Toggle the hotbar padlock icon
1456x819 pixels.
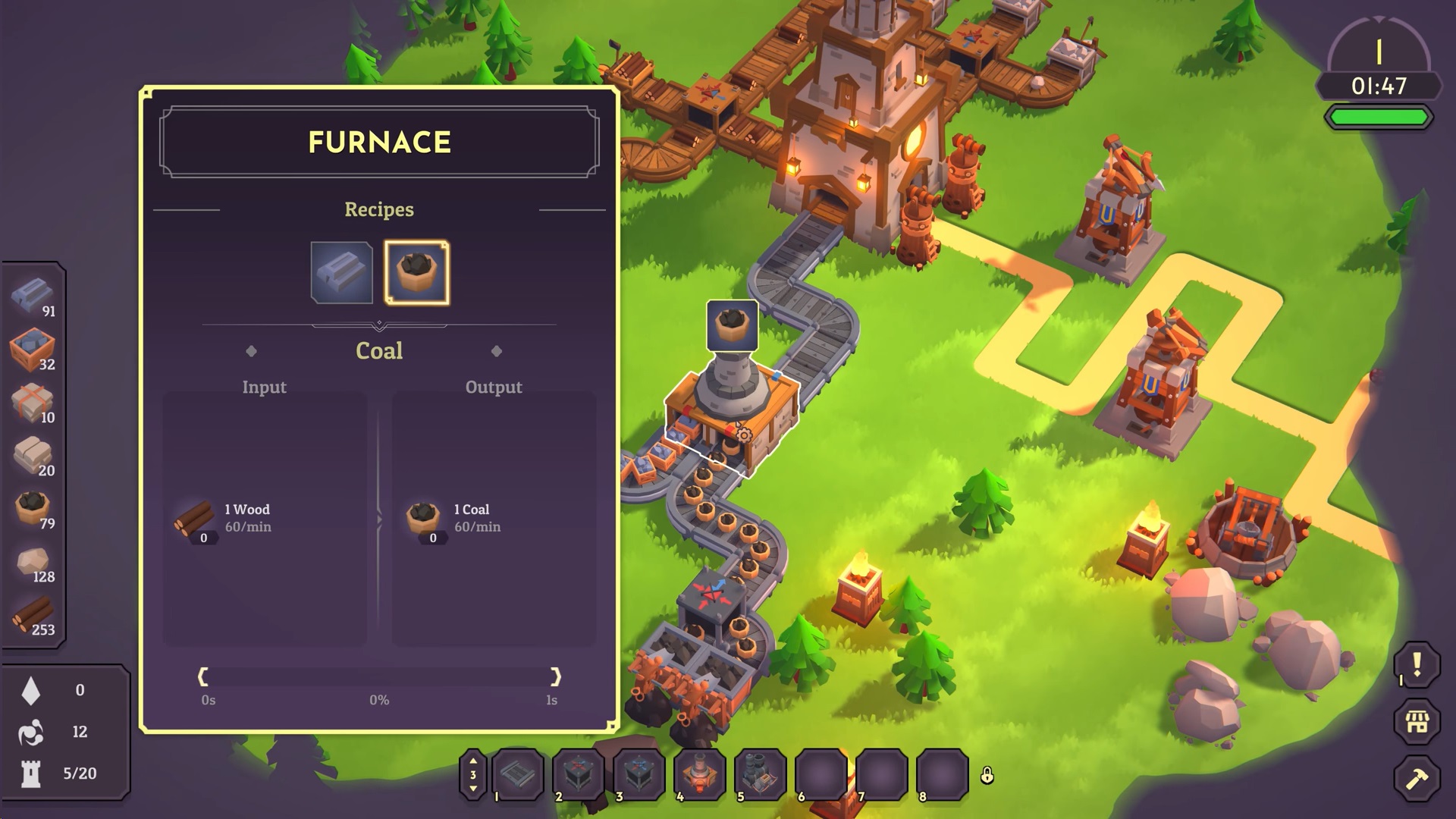987,775
